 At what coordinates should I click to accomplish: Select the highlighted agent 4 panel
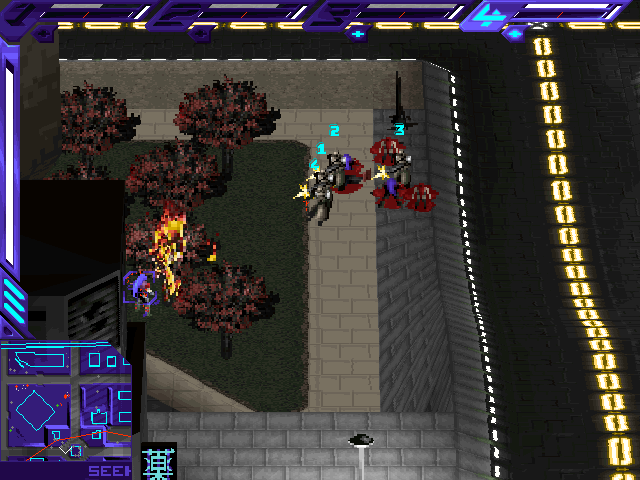tap(548, 12)
